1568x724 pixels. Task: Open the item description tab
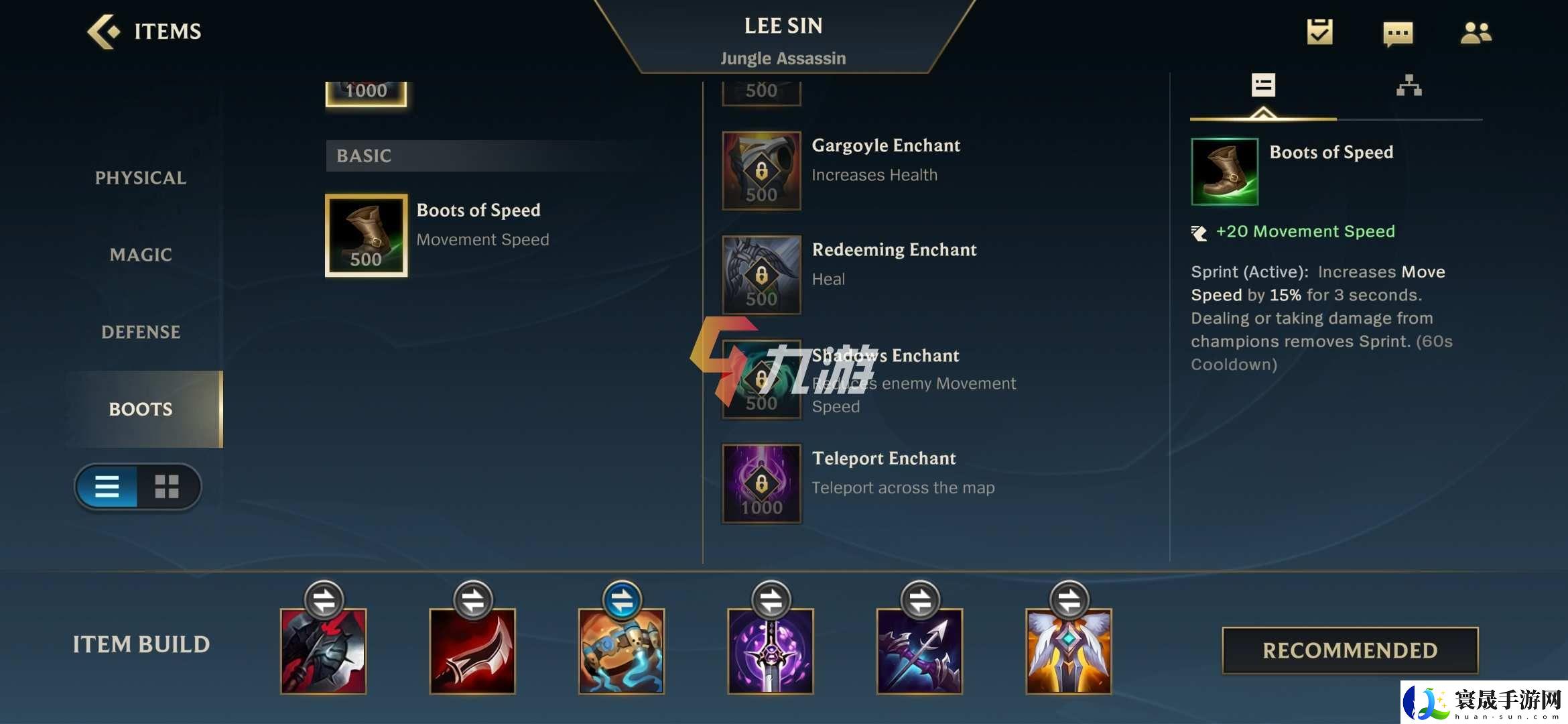pos(1263,86)
